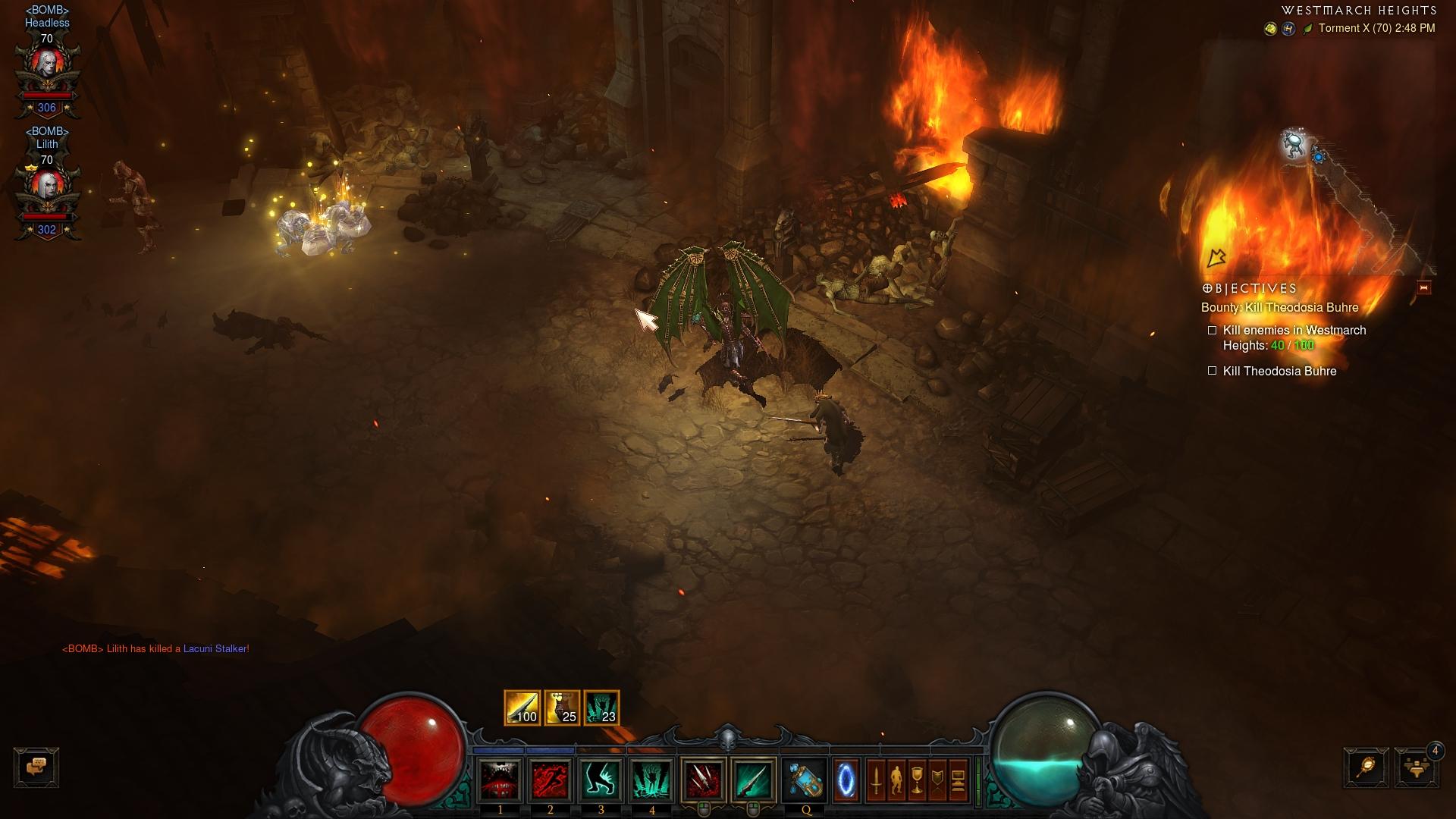Image resolution: width=1456 pixels, height=819 pixels.
Task: Open the social friends list button
Action: 1417,767
